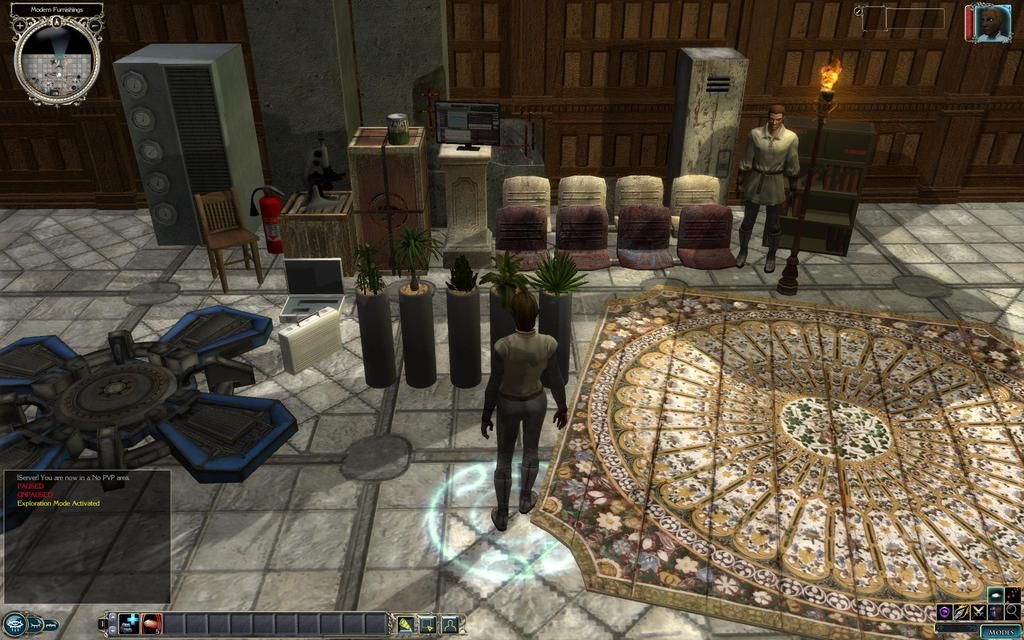Activate the magnifying glass search mode
Screen dimensions: 1024x640
tap(1013, 611)
